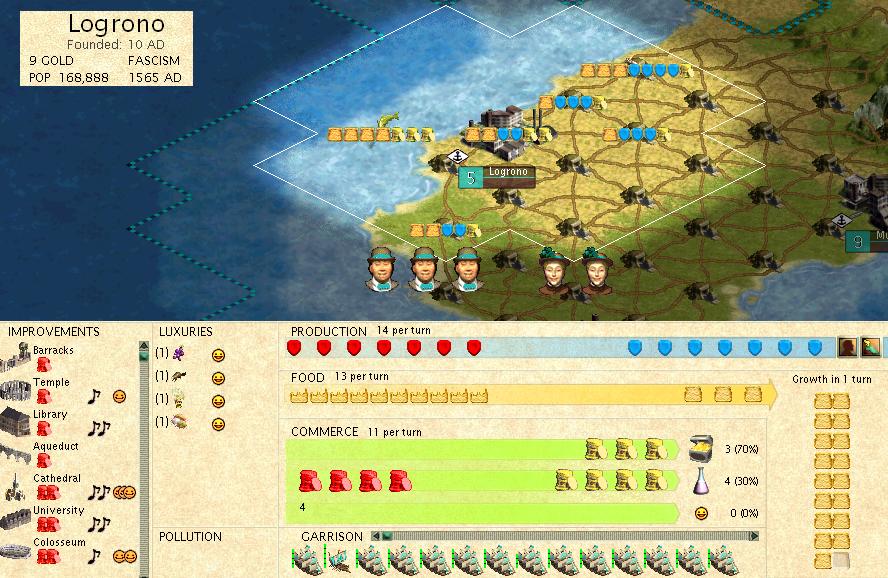Viewport: 888px width, 578px height.
Task: Click the brown portrait icon on the production bar
Action: (846, 347)
